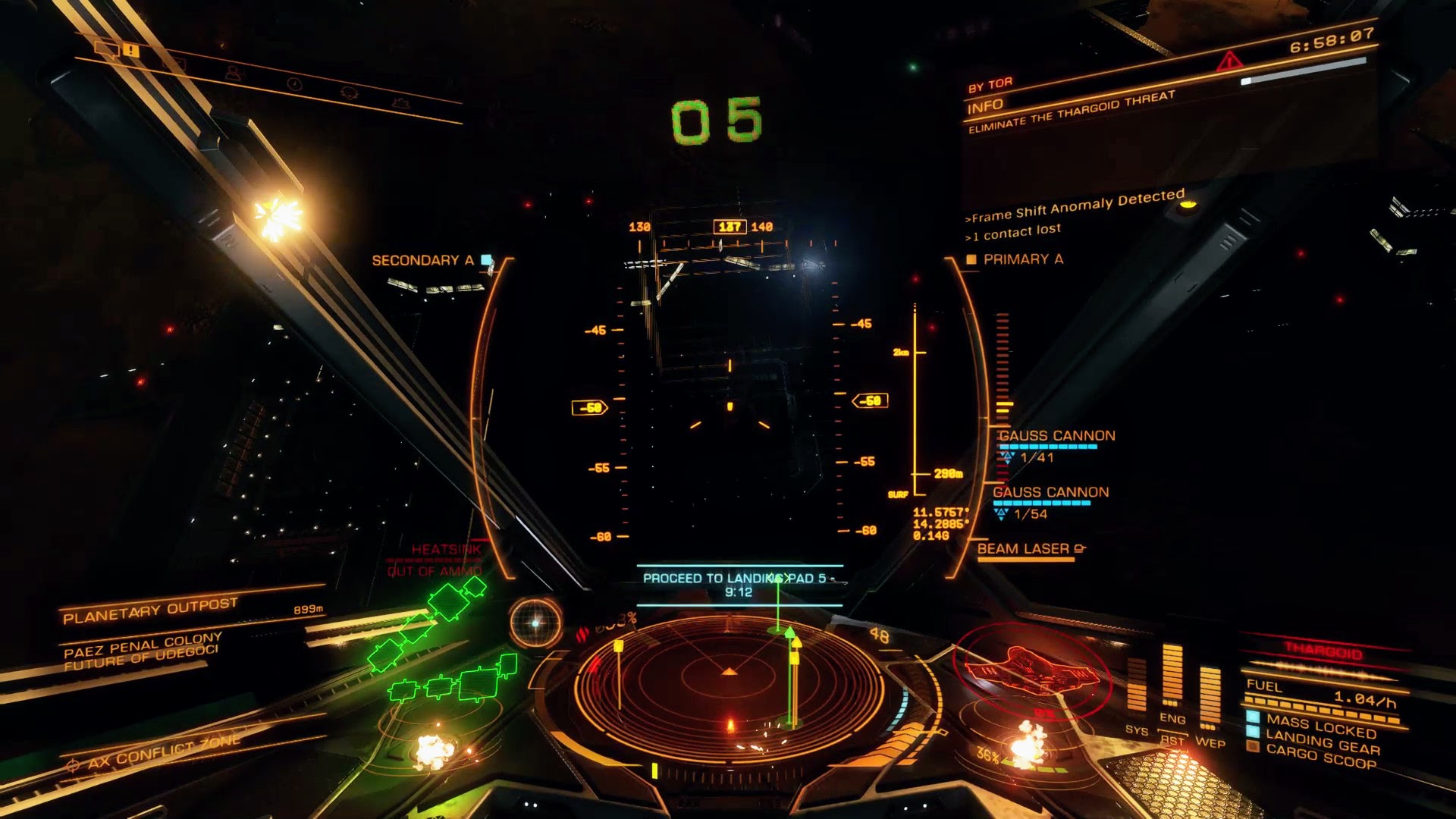Select the second Gauss Cannon 1/54 entry
The image size is (1456, 819).
1050,502
